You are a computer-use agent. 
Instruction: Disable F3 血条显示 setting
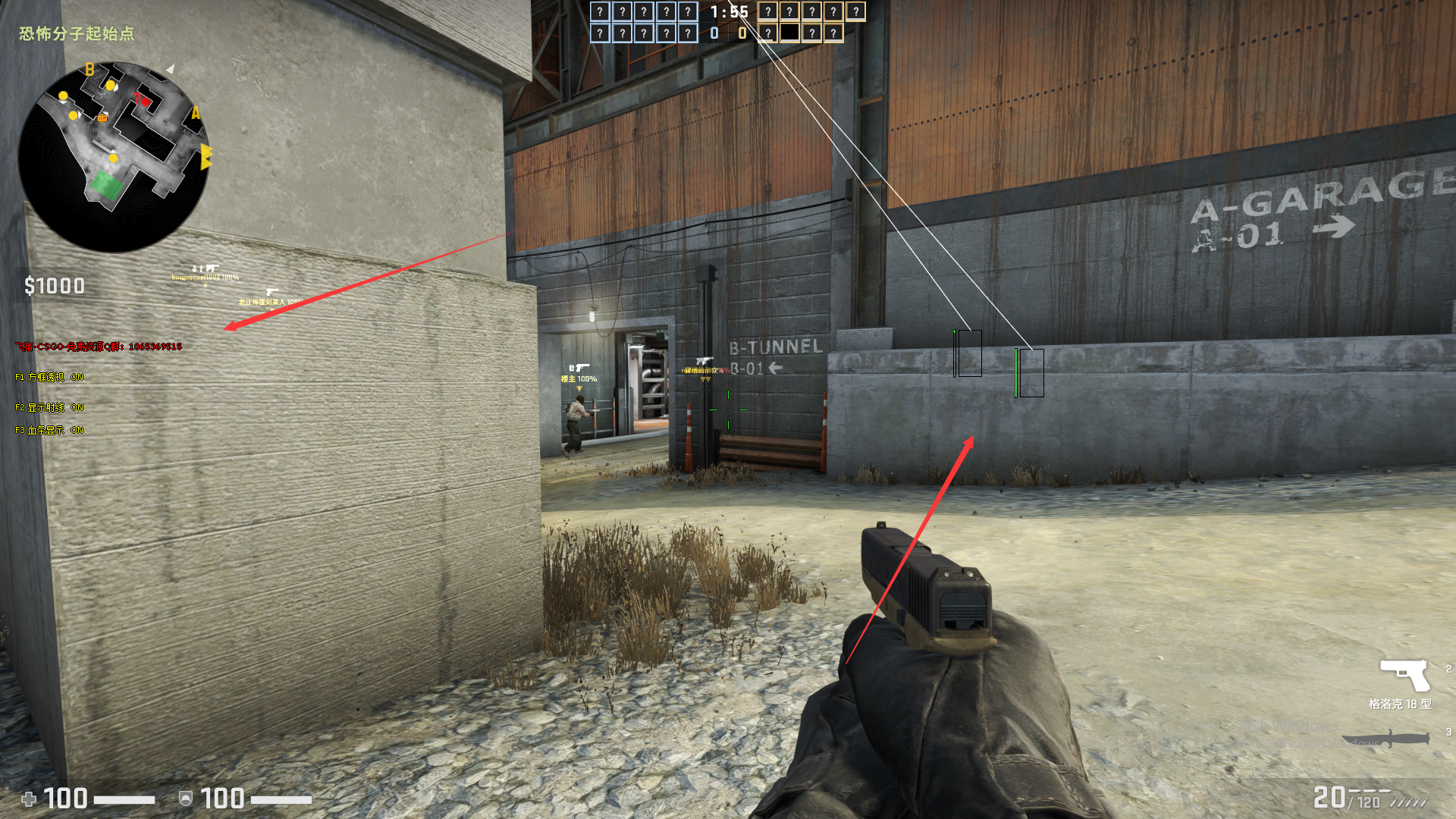pyautogui.click(x=48, y=429)
